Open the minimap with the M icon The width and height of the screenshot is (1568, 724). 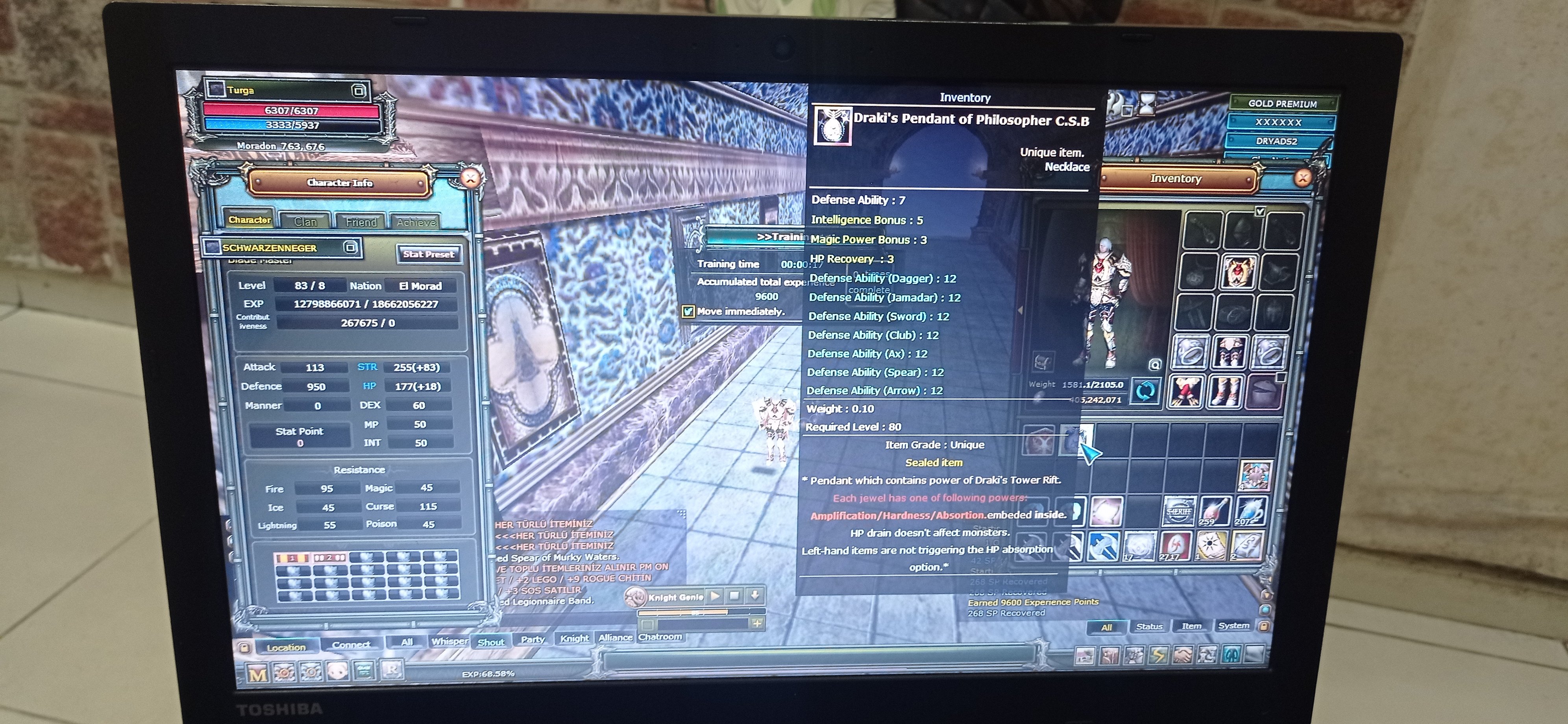coord(258,673)
